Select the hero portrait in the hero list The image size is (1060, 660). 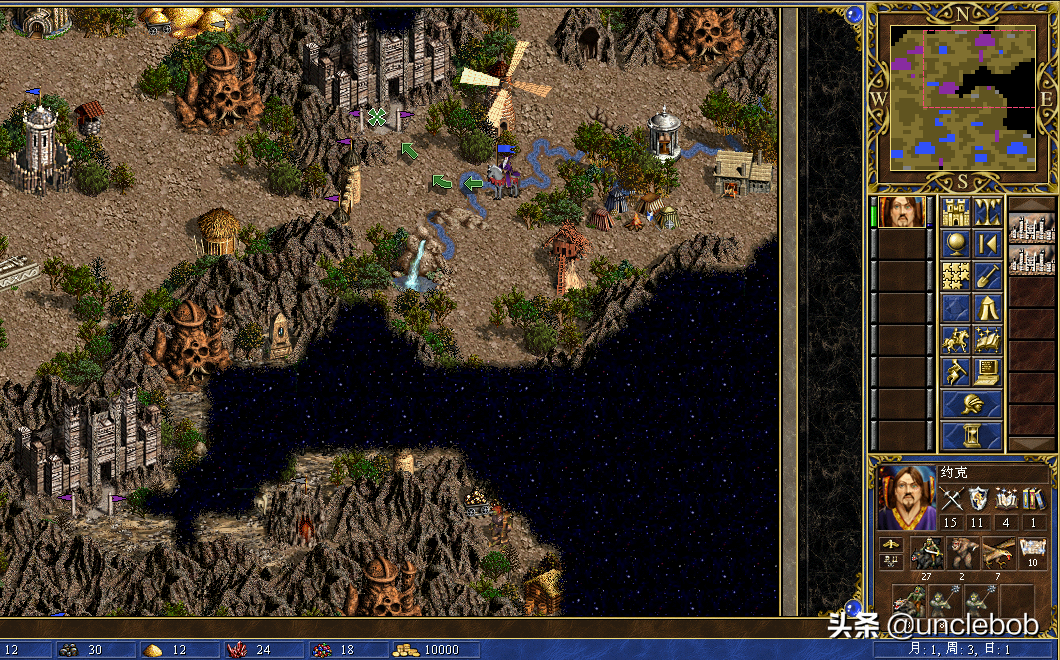[x=903, y=212]
